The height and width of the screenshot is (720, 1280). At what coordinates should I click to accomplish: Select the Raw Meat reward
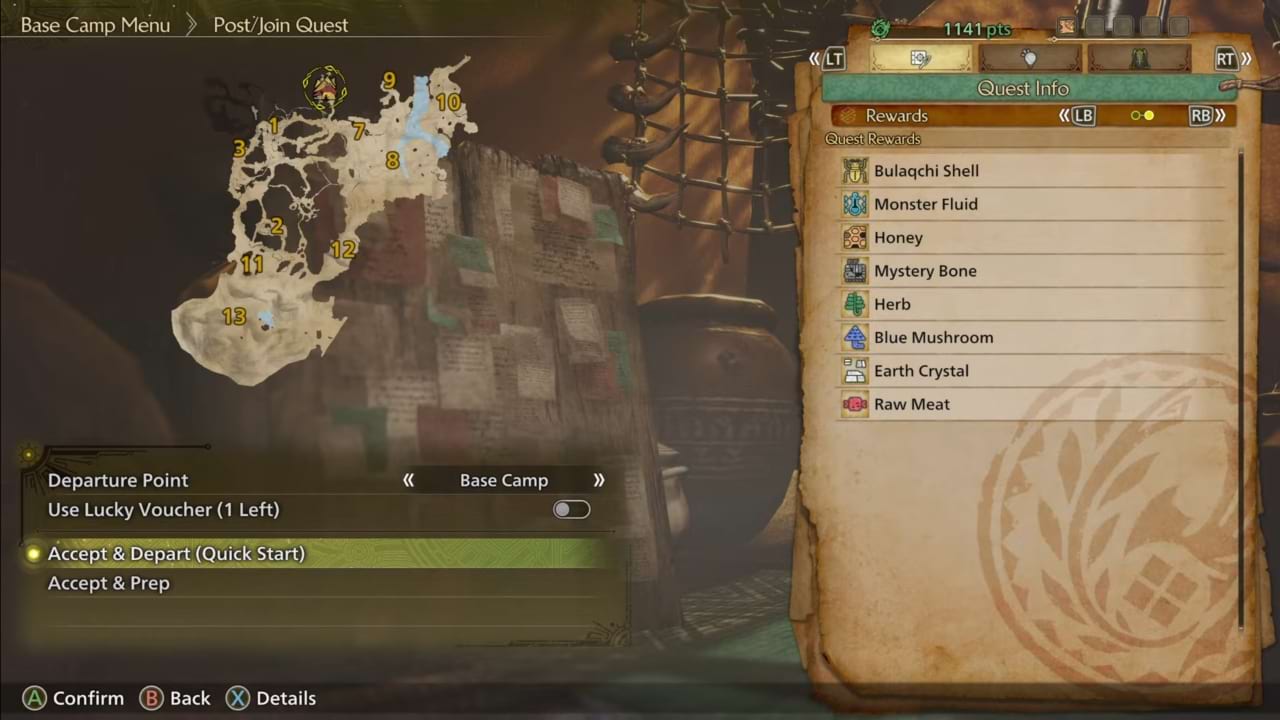click(912, 404)
